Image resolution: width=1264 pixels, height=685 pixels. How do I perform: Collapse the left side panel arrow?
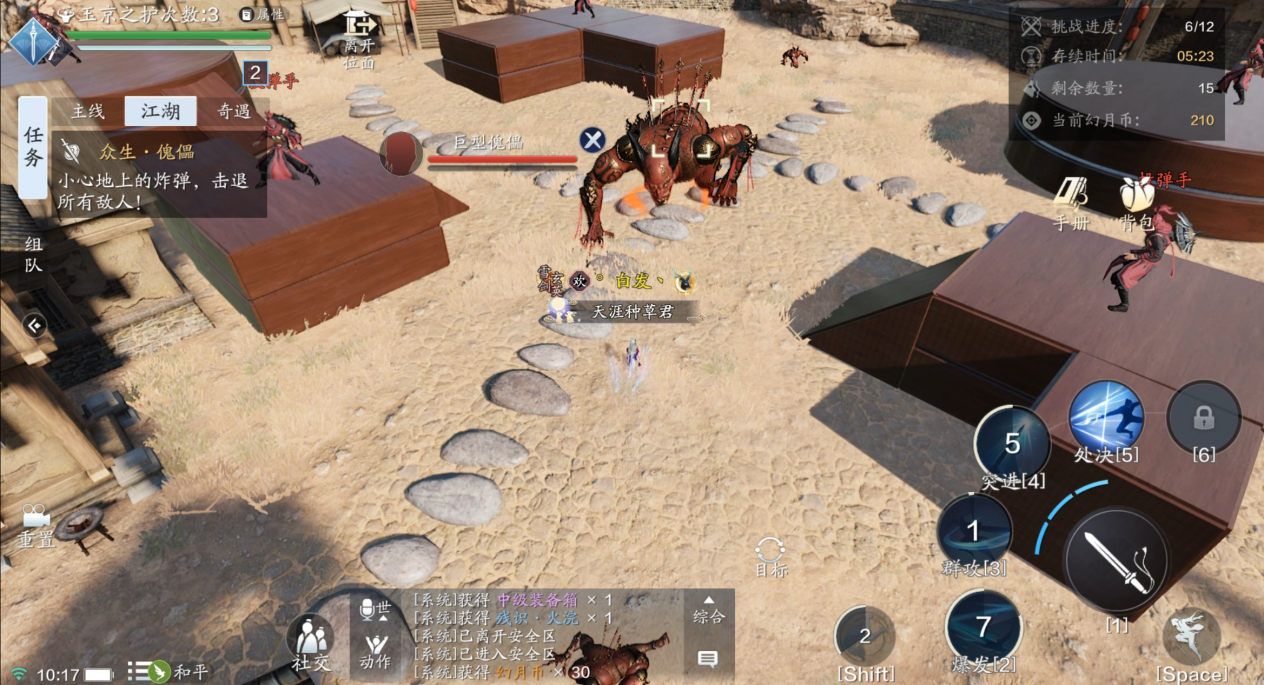[x=34, y=325]
